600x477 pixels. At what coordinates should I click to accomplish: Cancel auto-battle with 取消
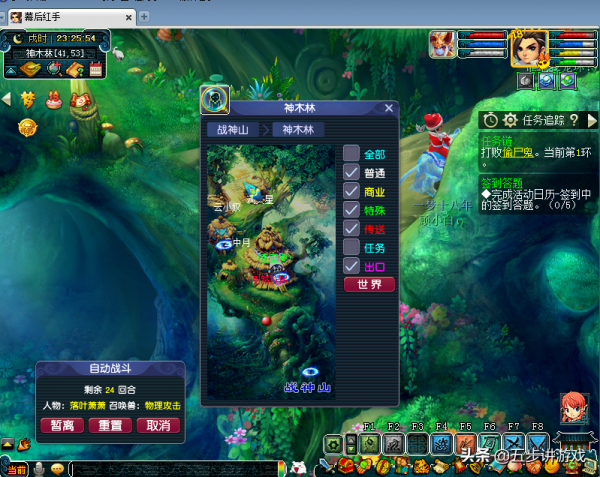157,425
